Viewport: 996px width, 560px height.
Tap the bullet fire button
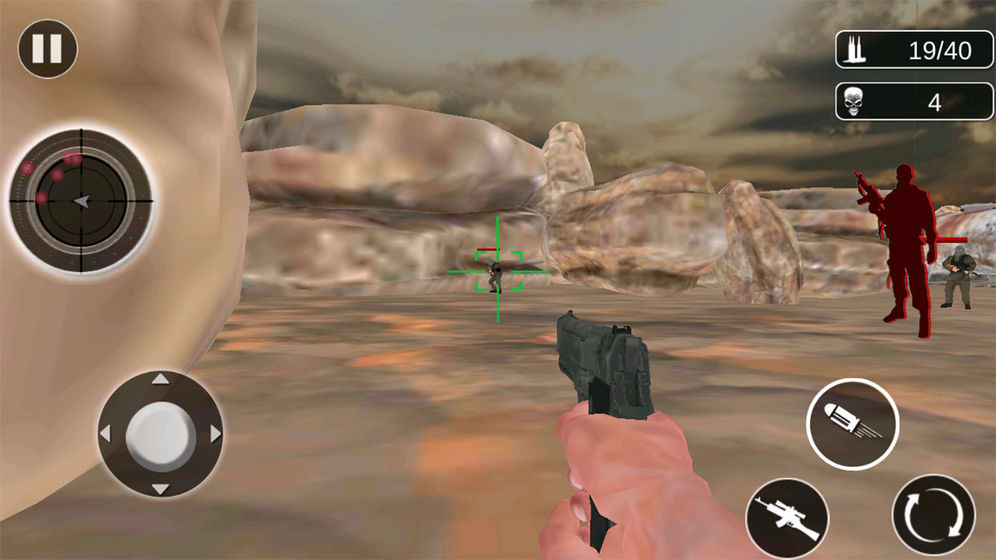point(852,424)
